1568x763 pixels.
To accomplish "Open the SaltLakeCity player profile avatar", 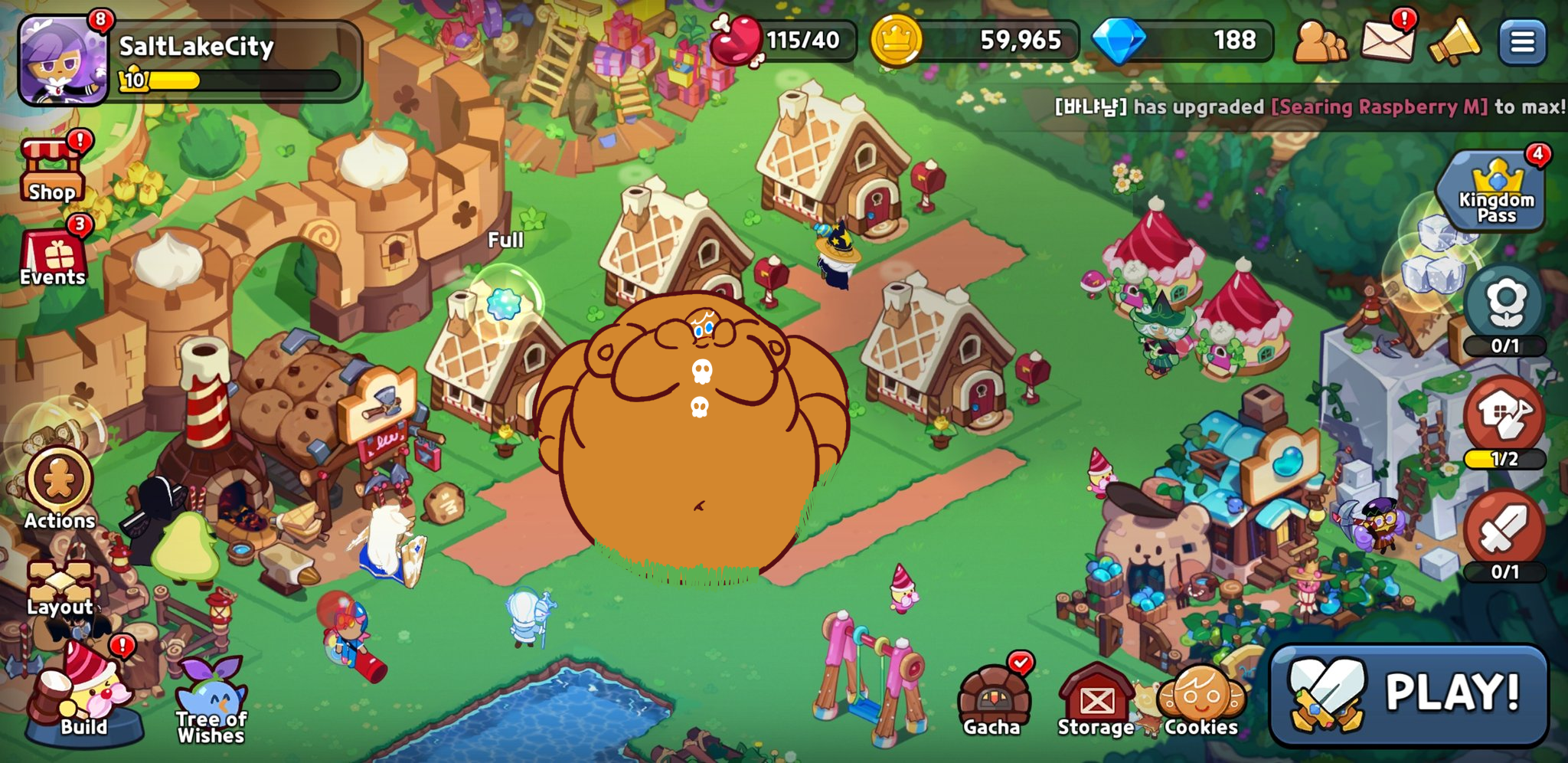I will coord(64,61).
